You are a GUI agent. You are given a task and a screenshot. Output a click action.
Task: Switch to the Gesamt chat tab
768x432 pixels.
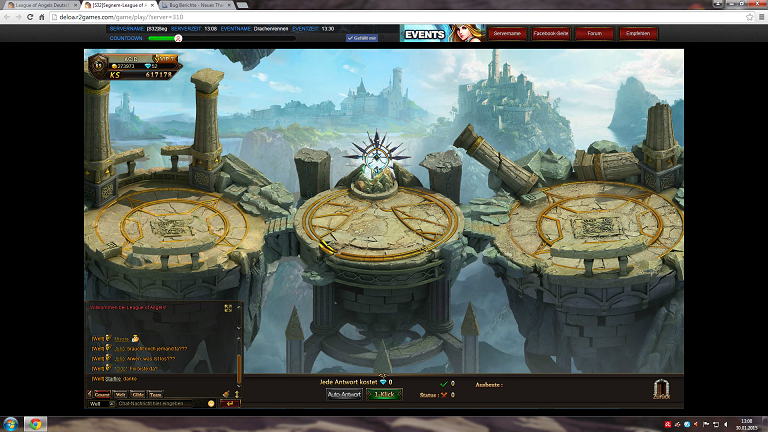point(102,394)
